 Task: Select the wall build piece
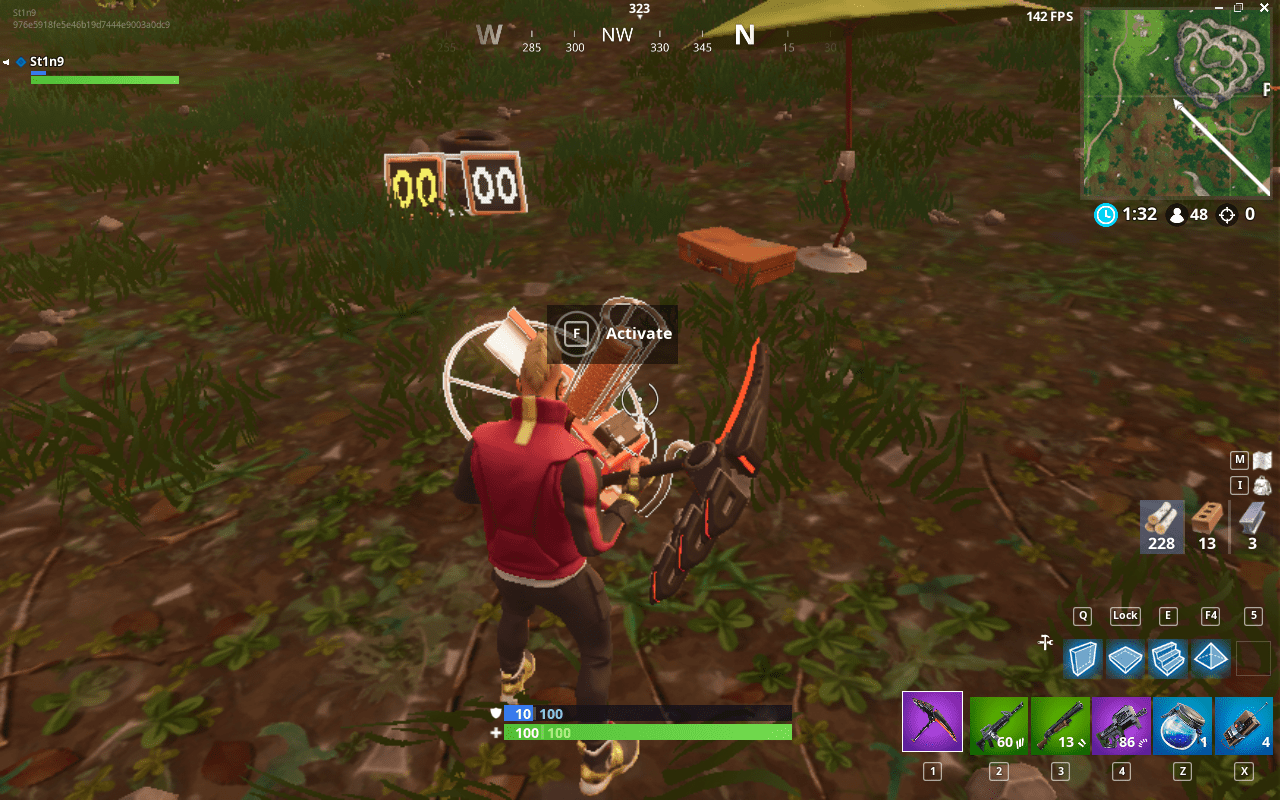pos(1082,659)
